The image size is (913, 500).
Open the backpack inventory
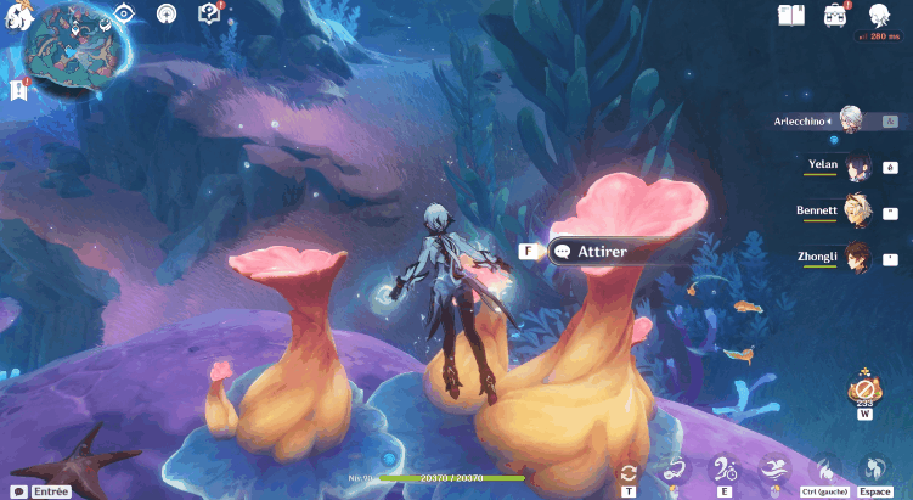point(835,14)
